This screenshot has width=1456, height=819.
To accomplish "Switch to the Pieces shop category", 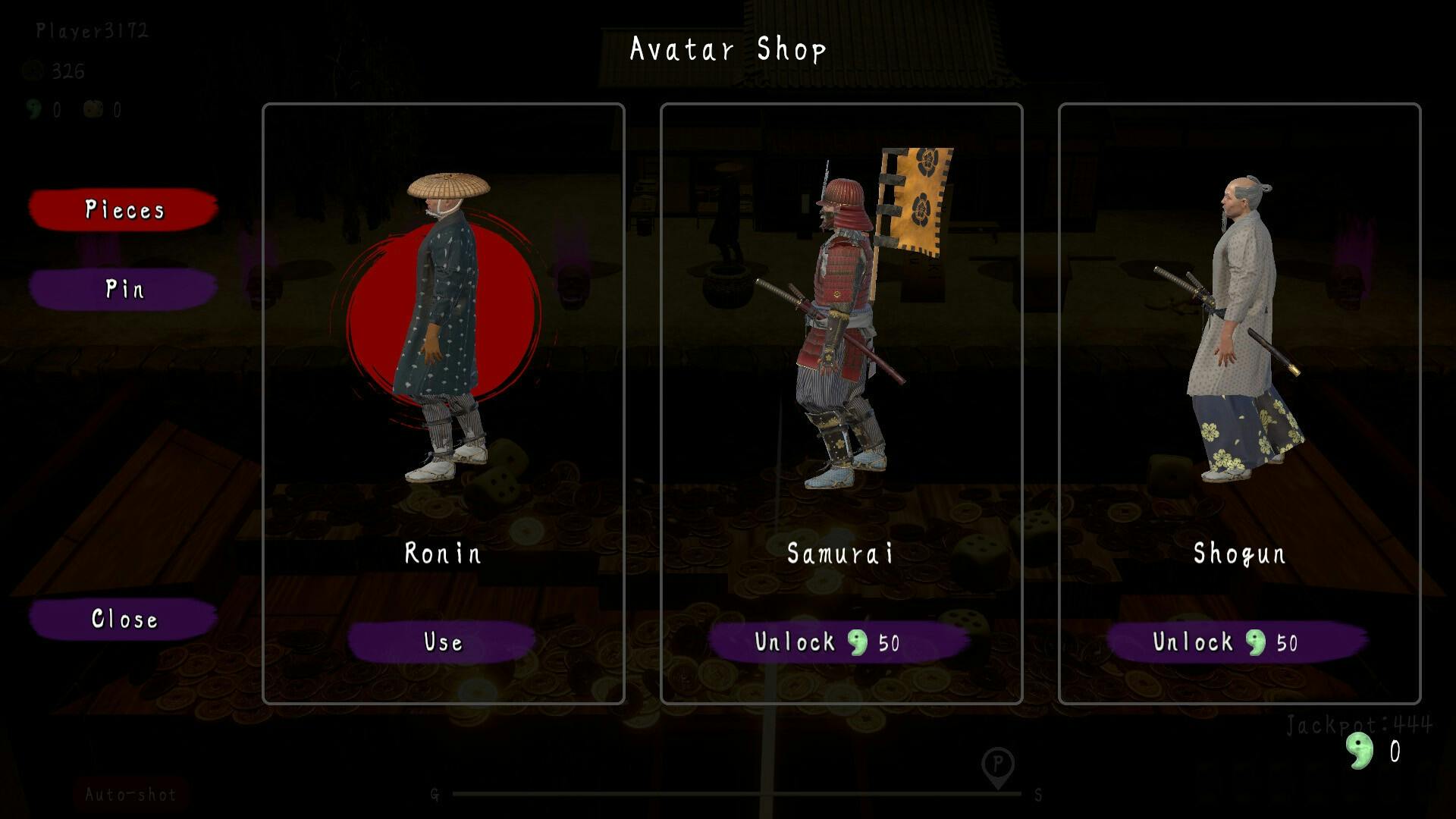I will pos(124,209).
